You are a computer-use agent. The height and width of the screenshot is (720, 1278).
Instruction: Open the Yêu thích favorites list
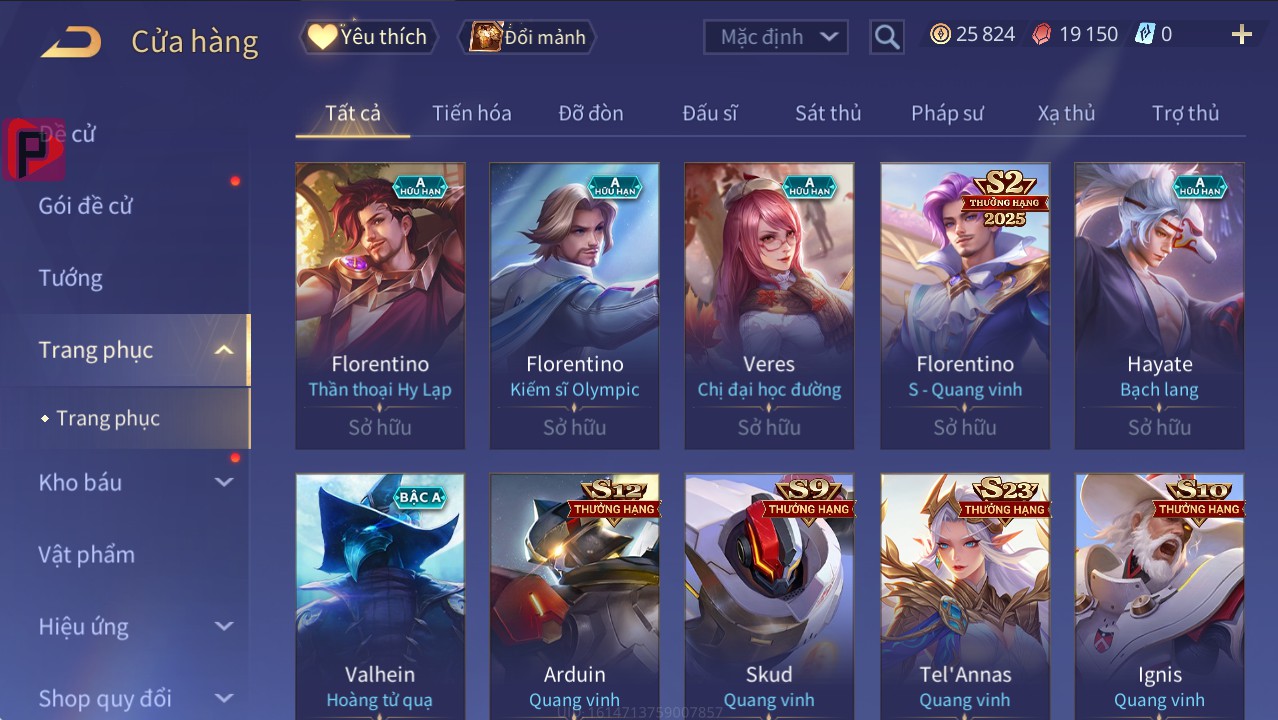coord(368,37)
